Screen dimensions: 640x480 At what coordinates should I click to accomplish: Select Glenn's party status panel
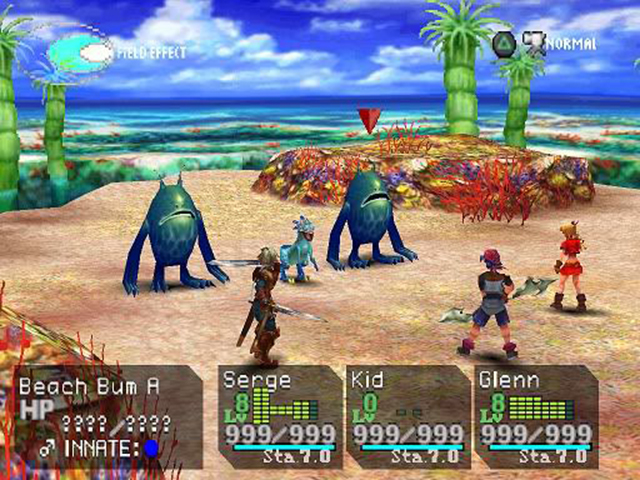pyautogui.click(x=535, y=415)
